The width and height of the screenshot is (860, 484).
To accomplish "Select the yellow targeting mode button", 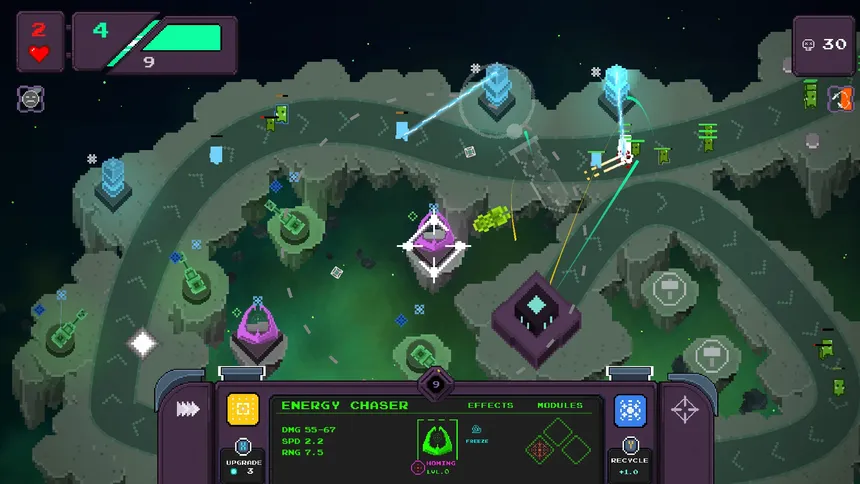I will 242,409.
